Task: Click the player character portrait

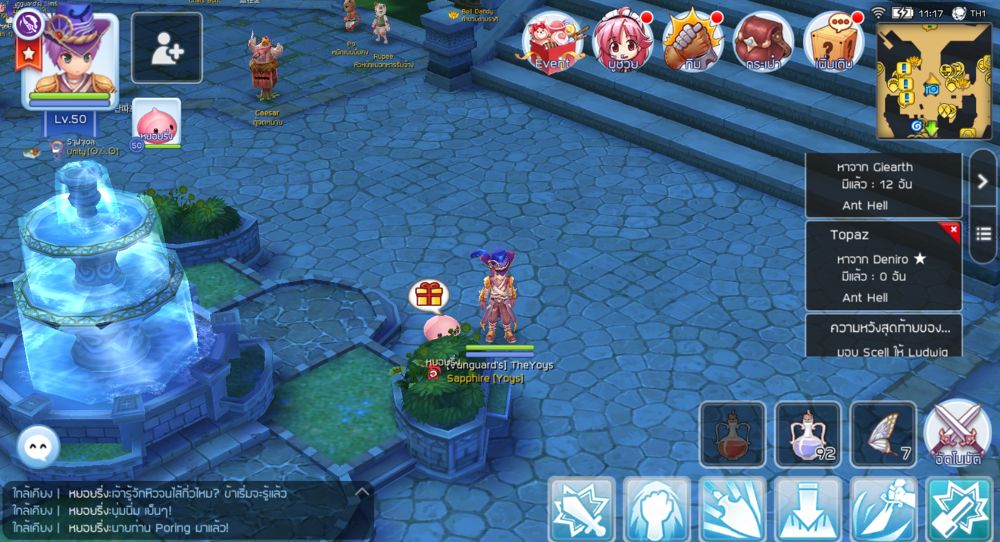Action: 69,60
